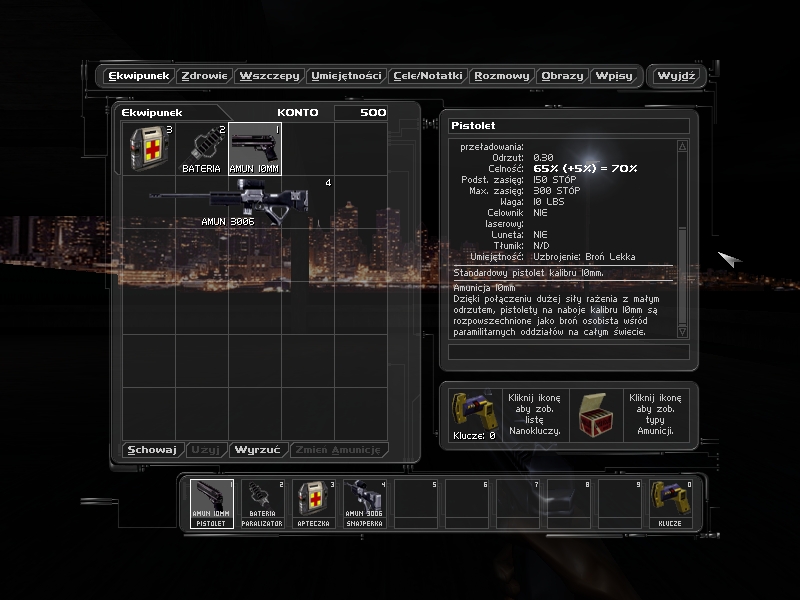Click the Wyrzuć drop button
800x600 pixels.
pyautogui.click(x=258, y=450)
